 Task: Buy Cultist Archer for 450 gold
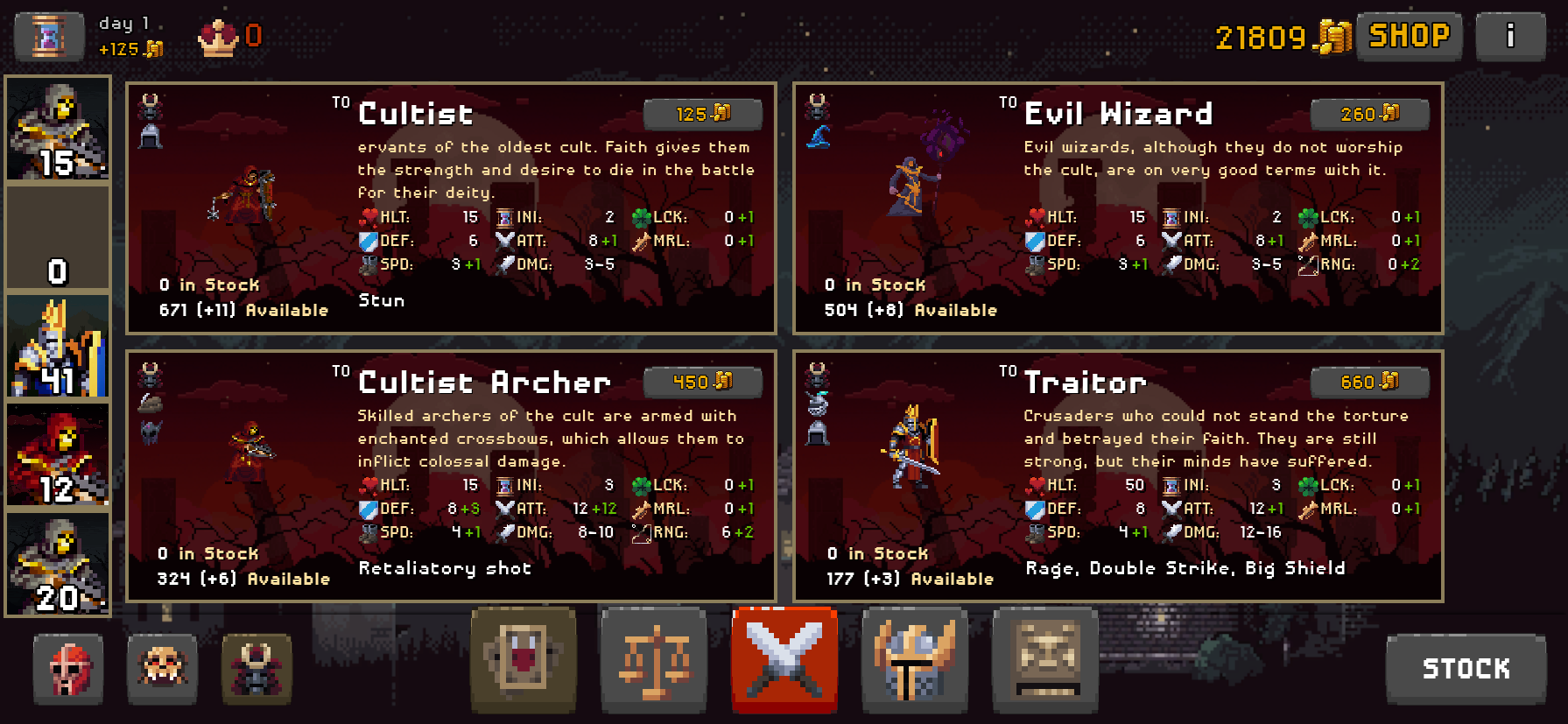point(702,382)
